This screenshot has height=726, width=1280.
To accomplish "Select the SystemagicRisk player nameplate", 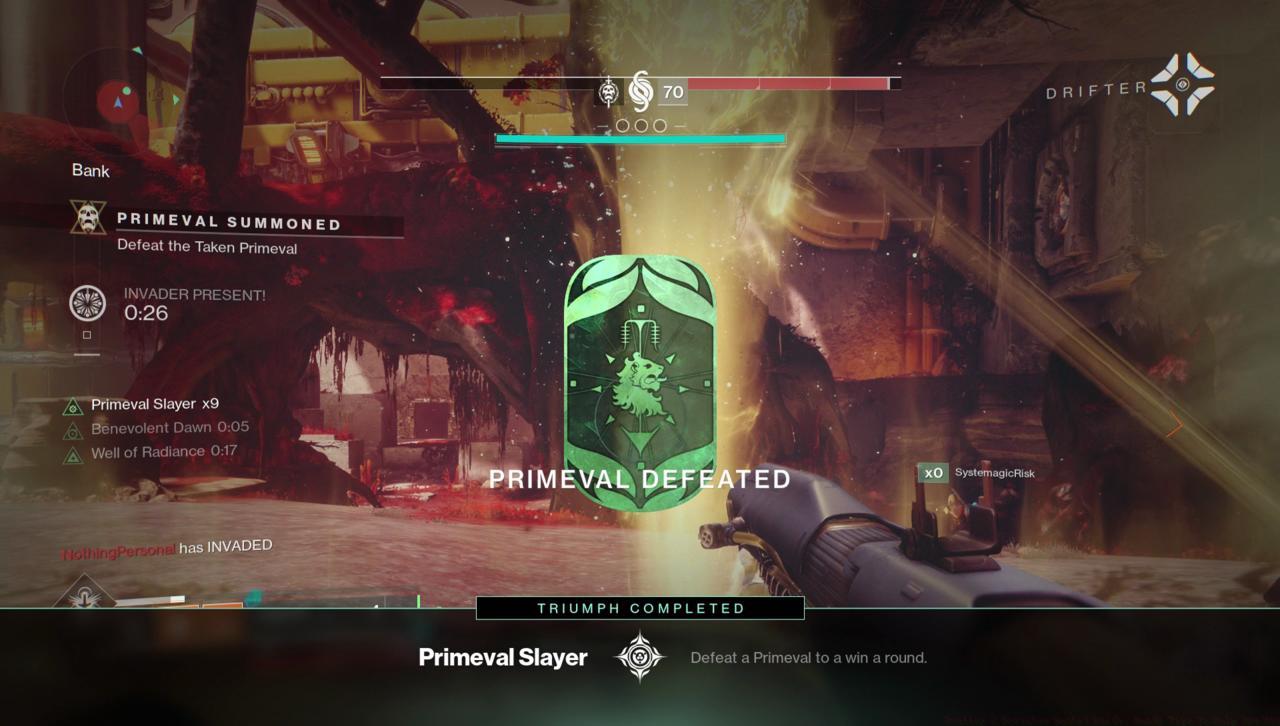I will [x=994, y=473].
